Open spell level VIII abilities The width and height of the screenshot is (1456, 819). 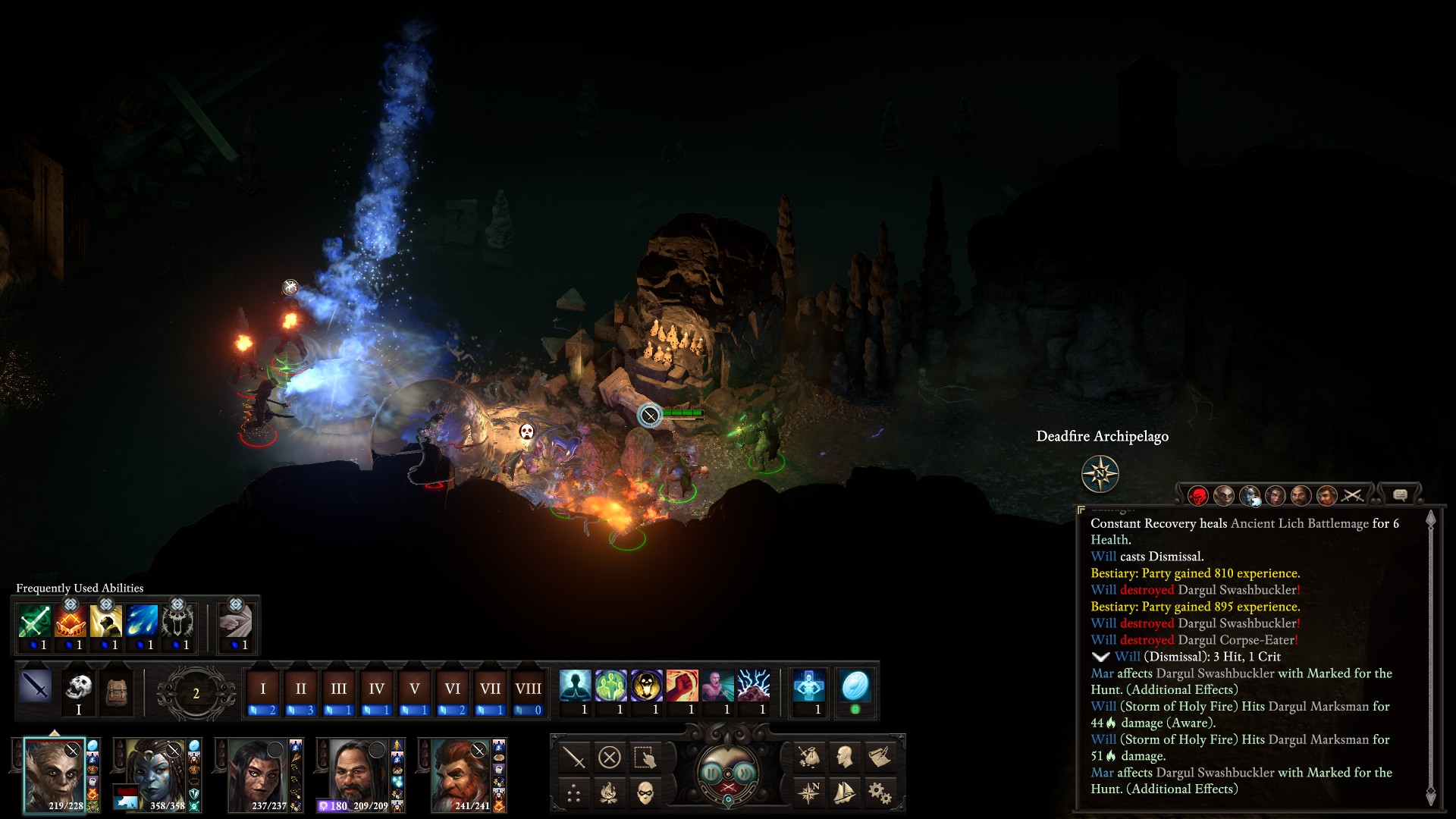coord(529,689)
